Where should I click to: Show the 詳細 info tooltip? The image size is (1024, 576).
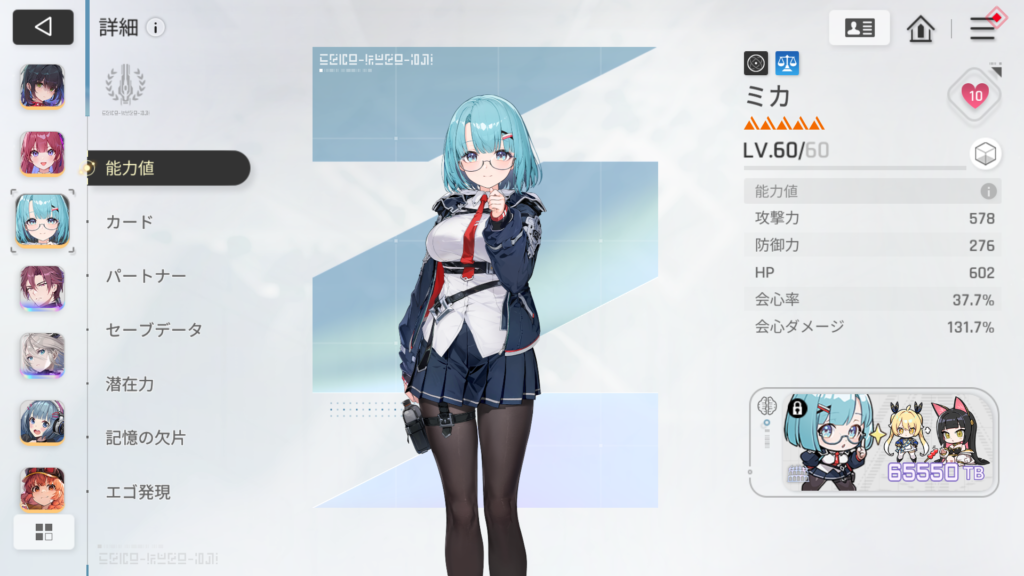tap(155, 27)
